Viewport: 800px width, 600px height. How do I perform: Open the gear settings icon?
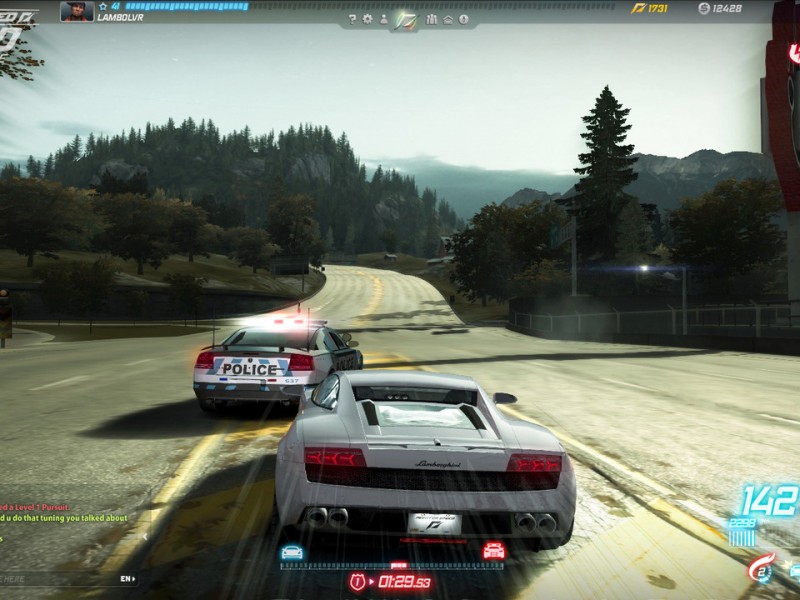click(x=367, y=19)
